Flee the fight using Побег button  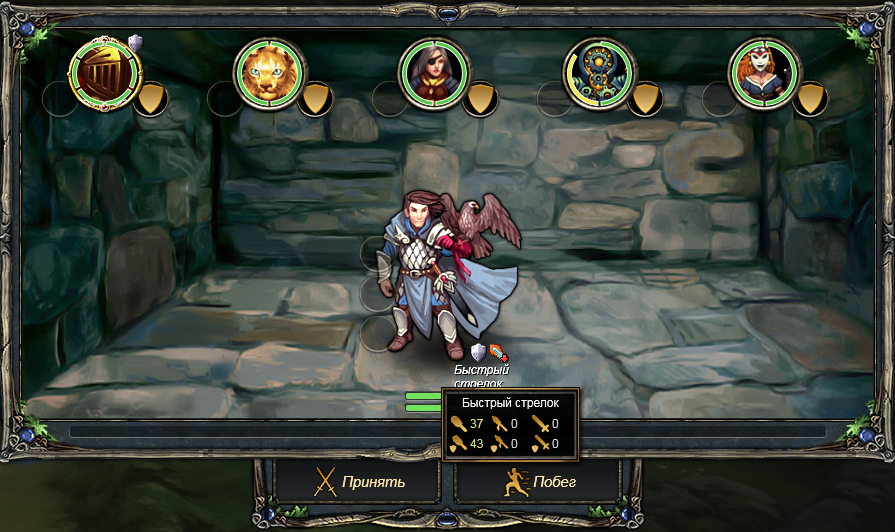(x=539, y=482)
